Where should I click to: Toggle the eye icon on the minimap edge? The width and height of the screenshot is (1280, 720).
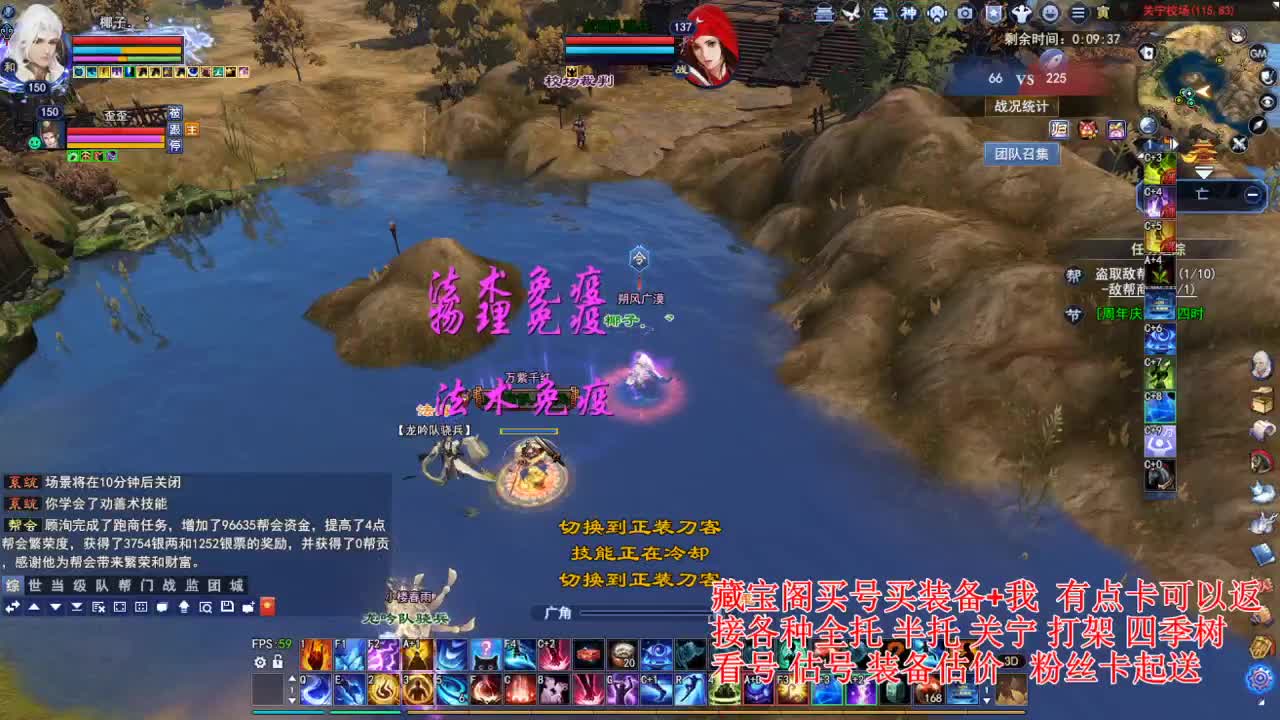[1266, 102]
